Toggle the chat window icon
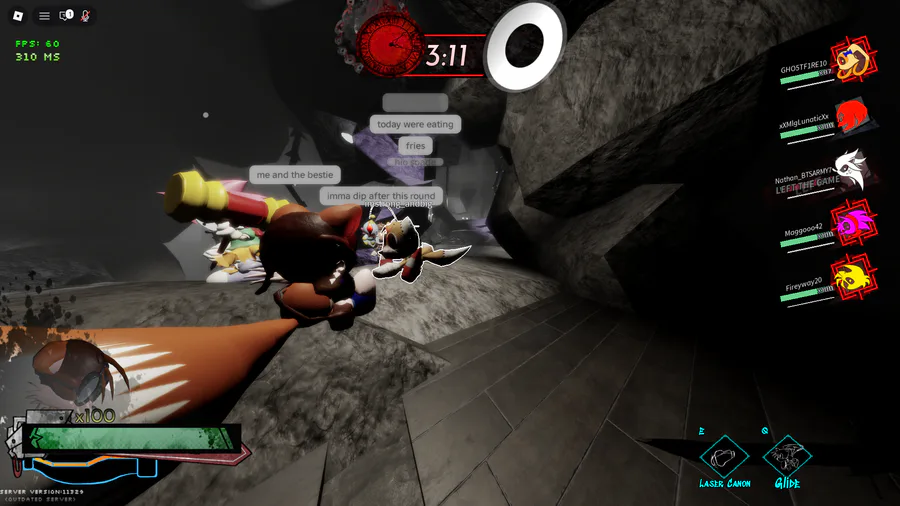This screenshot has width=900, height=506. [x=66, y=16]
